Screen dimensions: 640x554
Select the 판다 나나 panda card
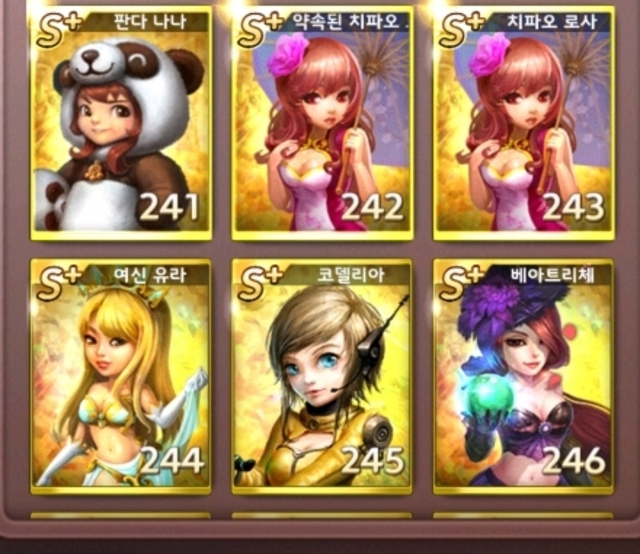[x=121, y=124]
